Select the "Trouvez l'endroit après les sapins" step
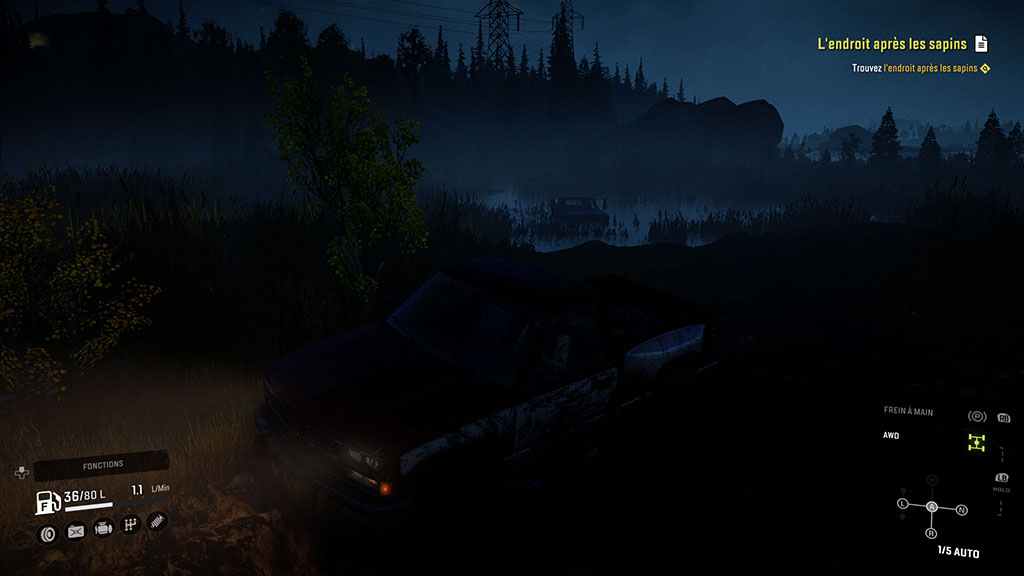 coord(914,68)
